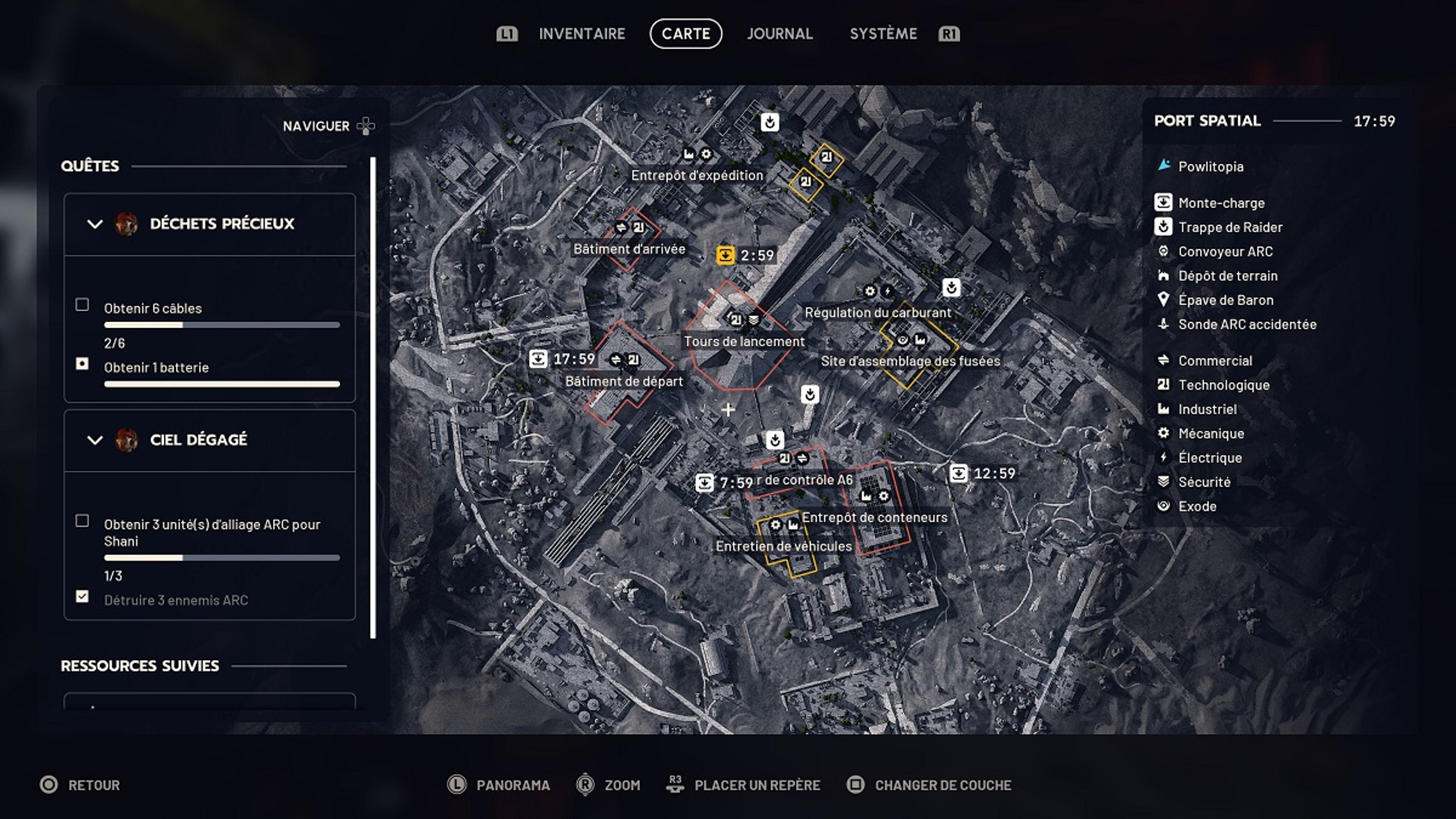
Task: Open the Inventaire tab
Action: (582, 33)
